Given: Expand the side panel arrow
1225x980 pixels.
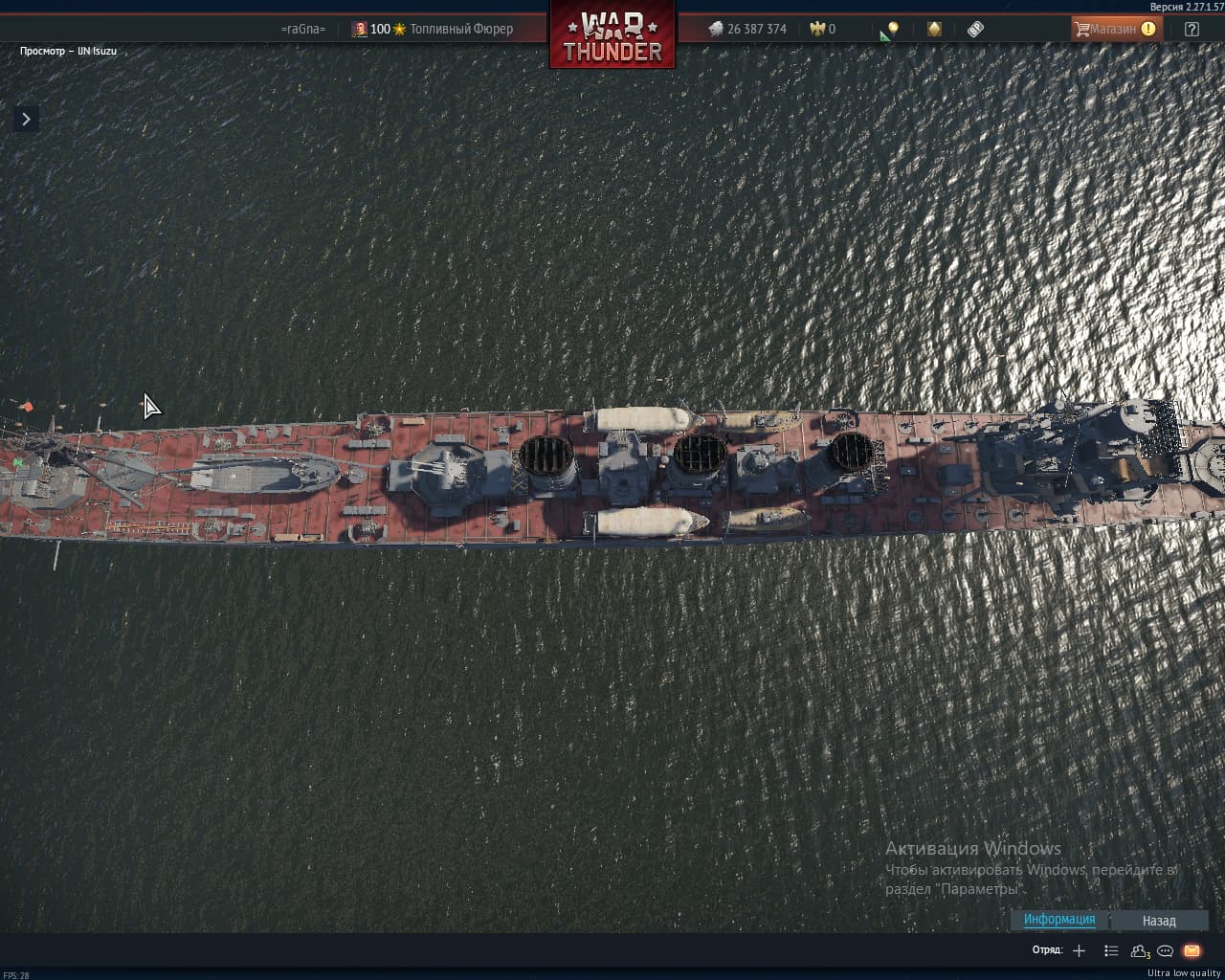Looking at the screenshot, I should [26, 119].
